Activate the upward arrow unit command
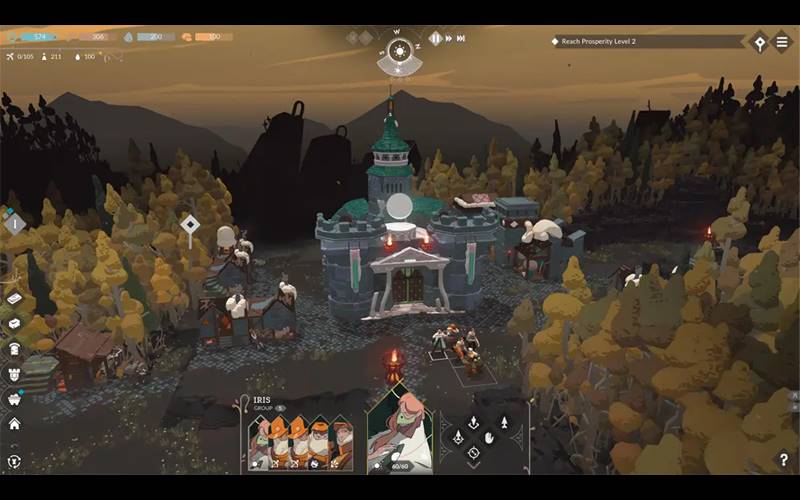Image resolution: width=800 pixels, height=500 pixels. click(504, 422)
